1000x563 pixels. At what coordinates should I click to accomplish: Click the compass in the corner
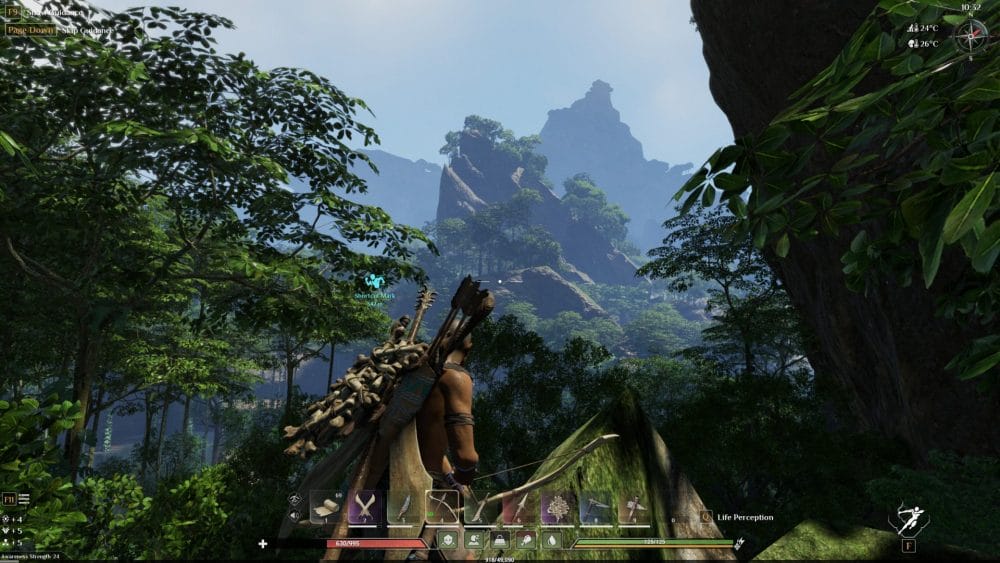pos(970,36)
